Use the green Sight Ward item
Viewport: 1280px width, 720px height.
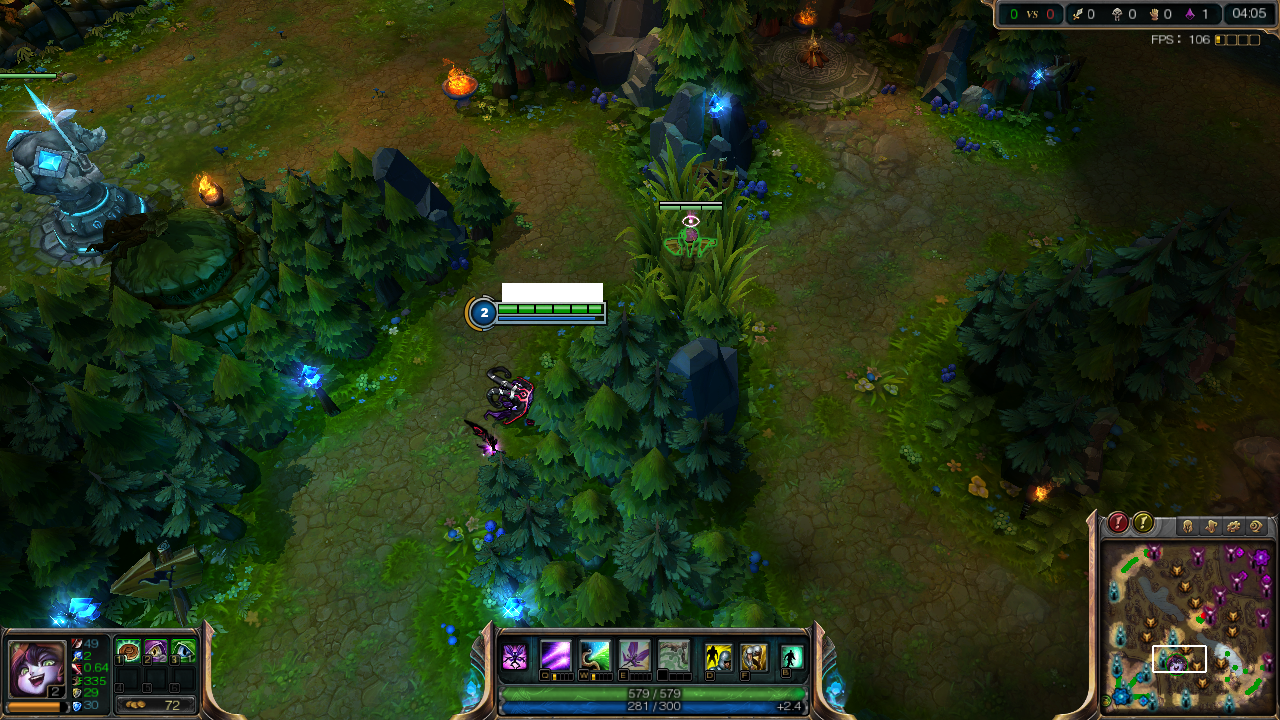pos(184,651)
